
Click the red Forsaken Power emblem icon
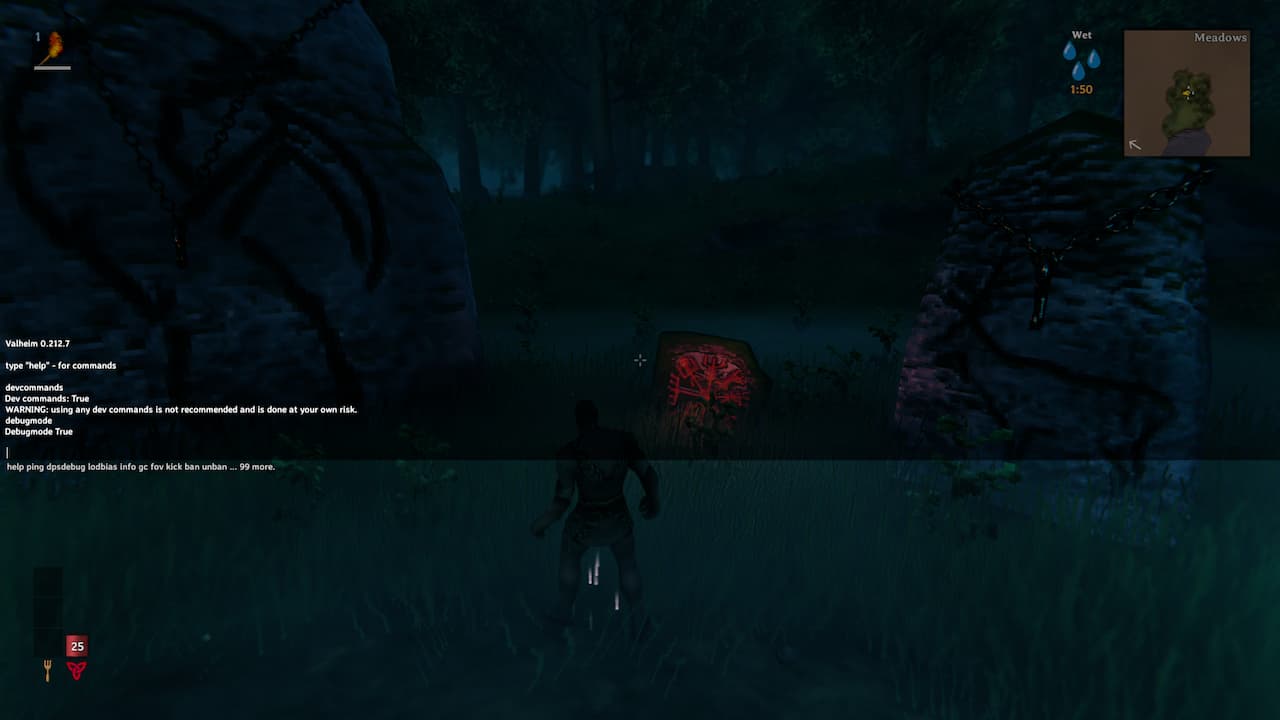(x=77, y=671)
